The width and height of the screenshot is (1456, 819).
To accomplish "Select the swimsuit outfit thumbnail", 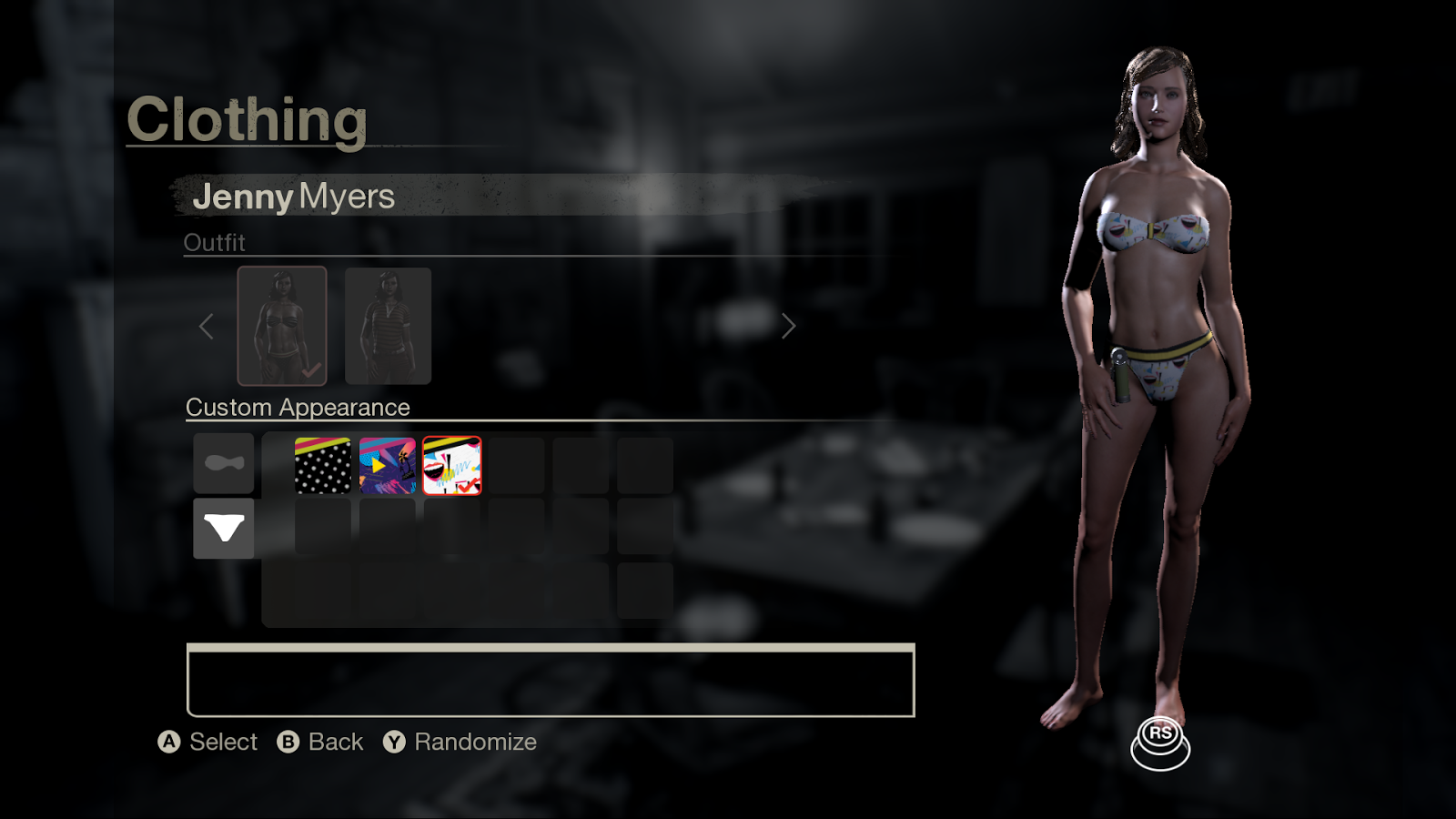I will (282, 325).
